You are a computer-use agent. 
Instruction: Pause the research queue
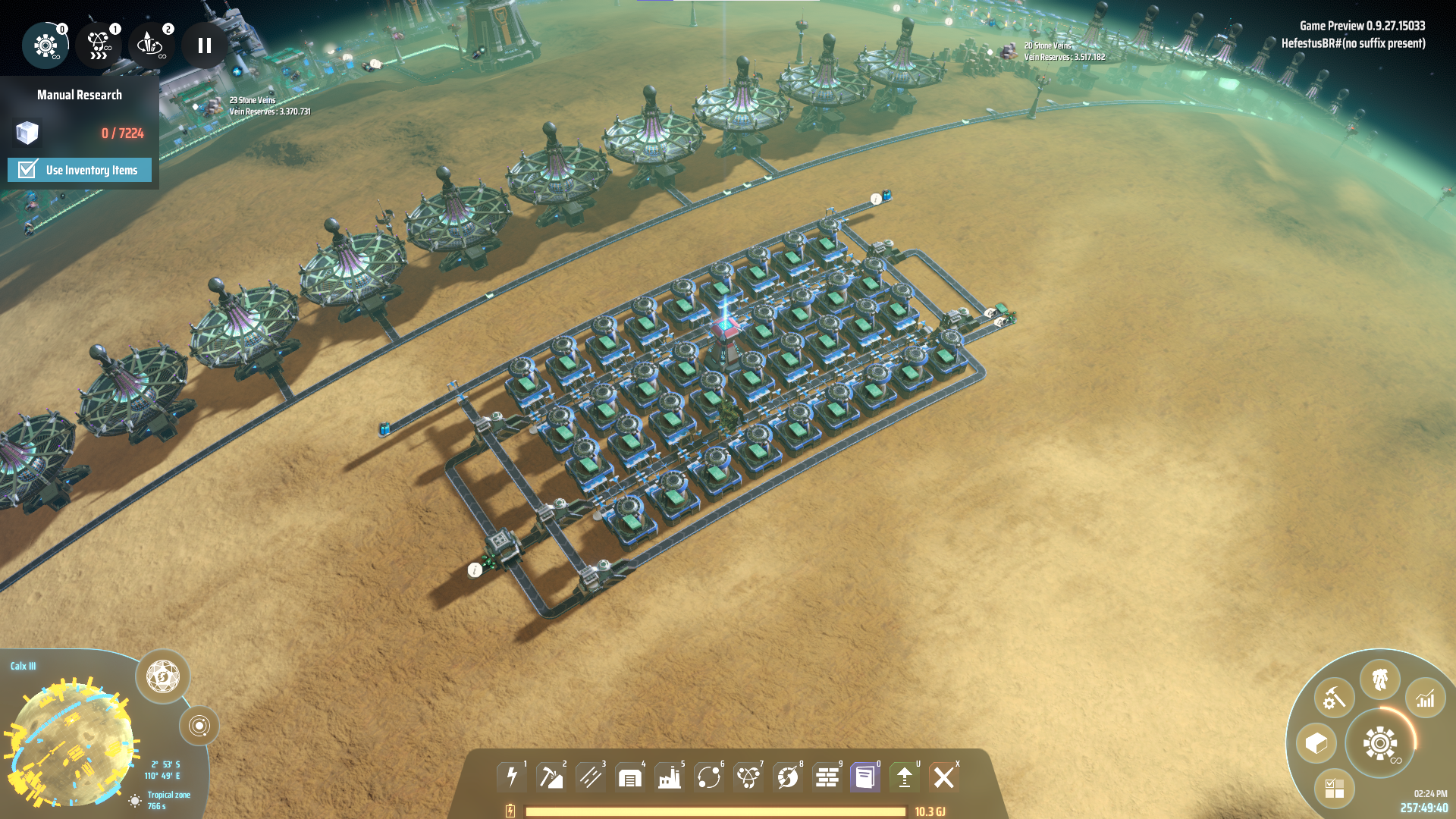204,45
